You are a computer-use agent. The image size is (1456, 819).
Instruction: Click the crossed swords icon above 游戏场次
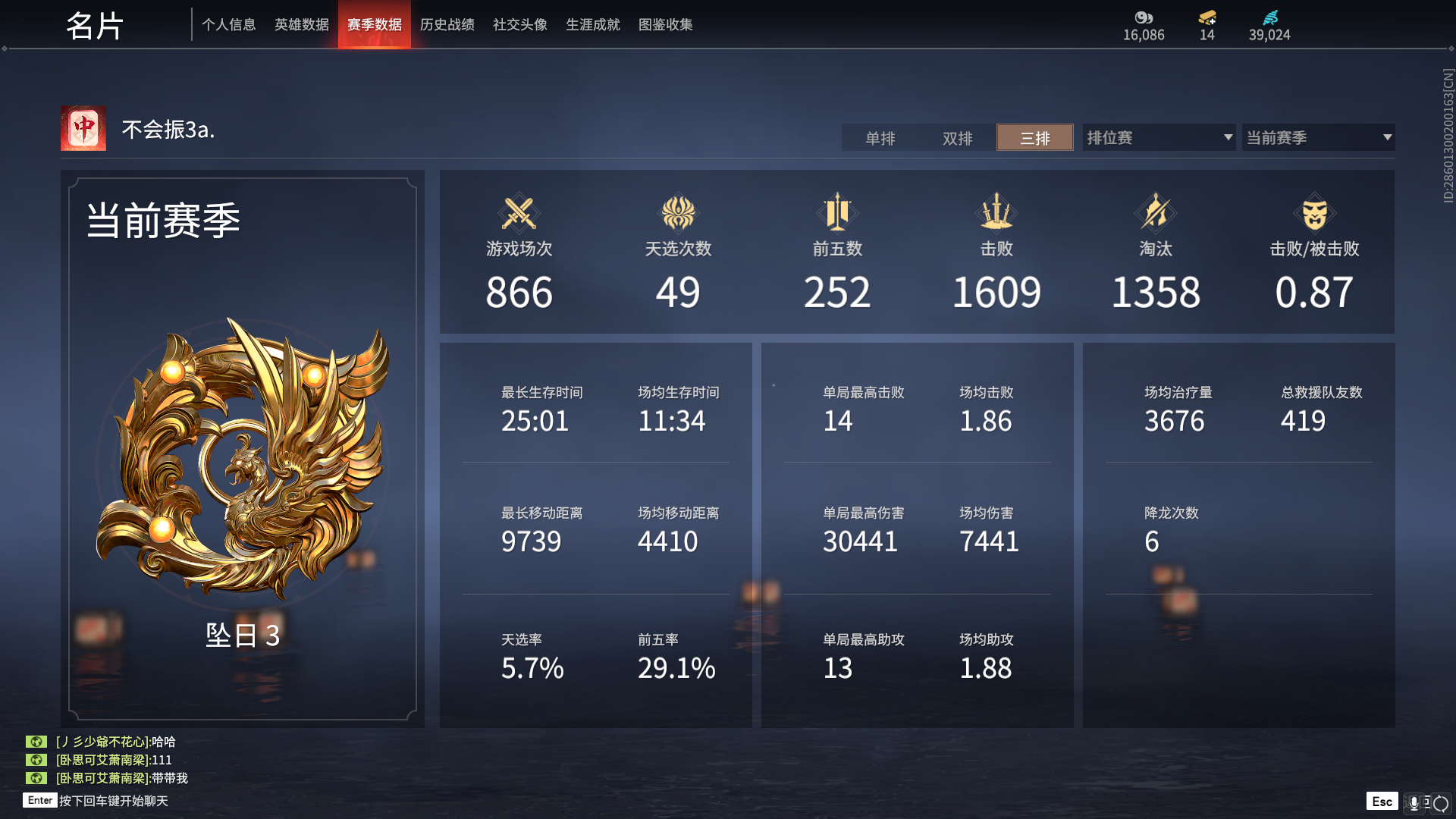pos(519,214)
